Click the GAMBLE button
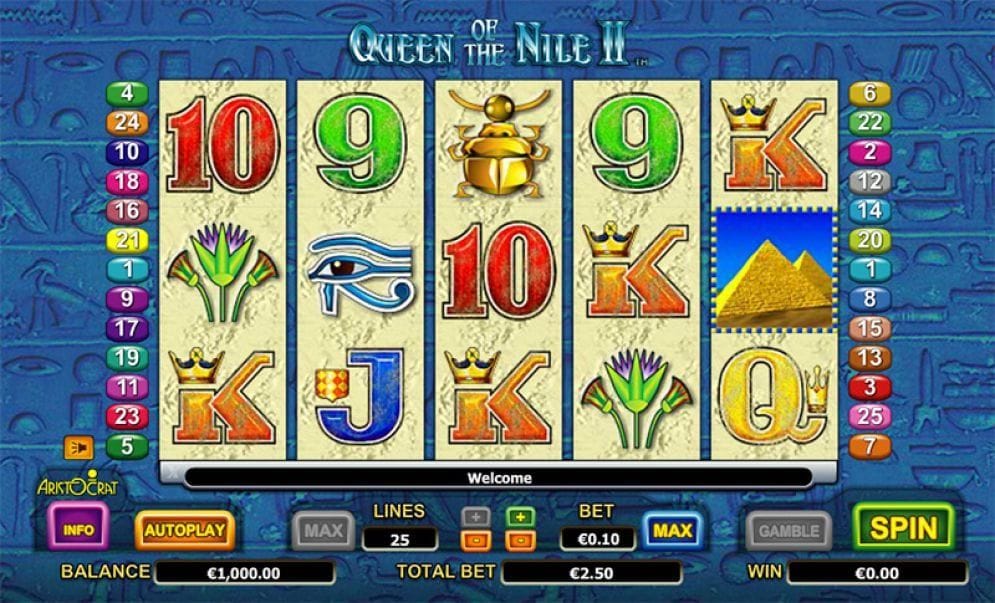Screen dimensions: 995x603 [x=789, y=530]
